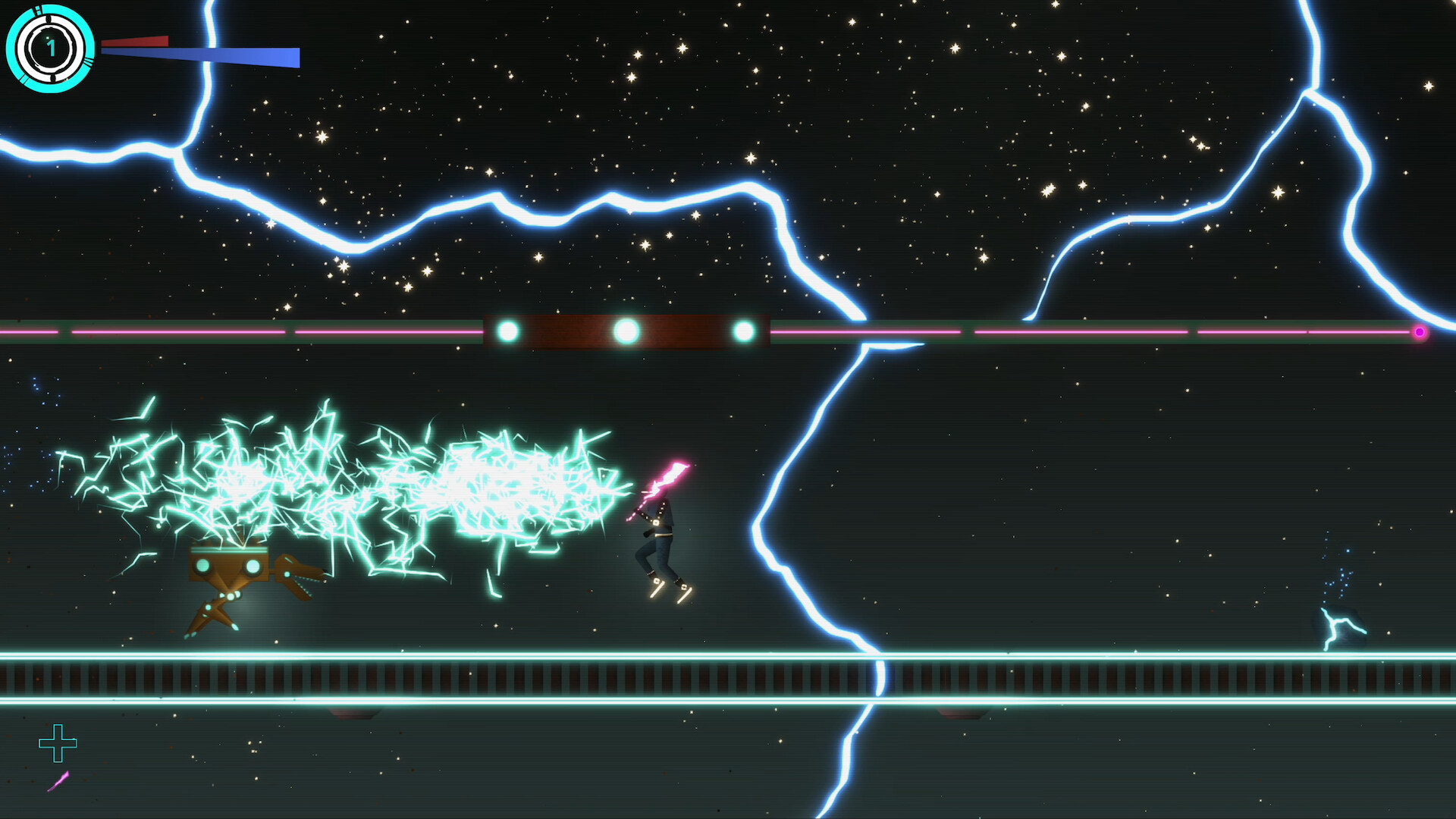Toggle the magenta node on the right rail

tap(1420, 331)
